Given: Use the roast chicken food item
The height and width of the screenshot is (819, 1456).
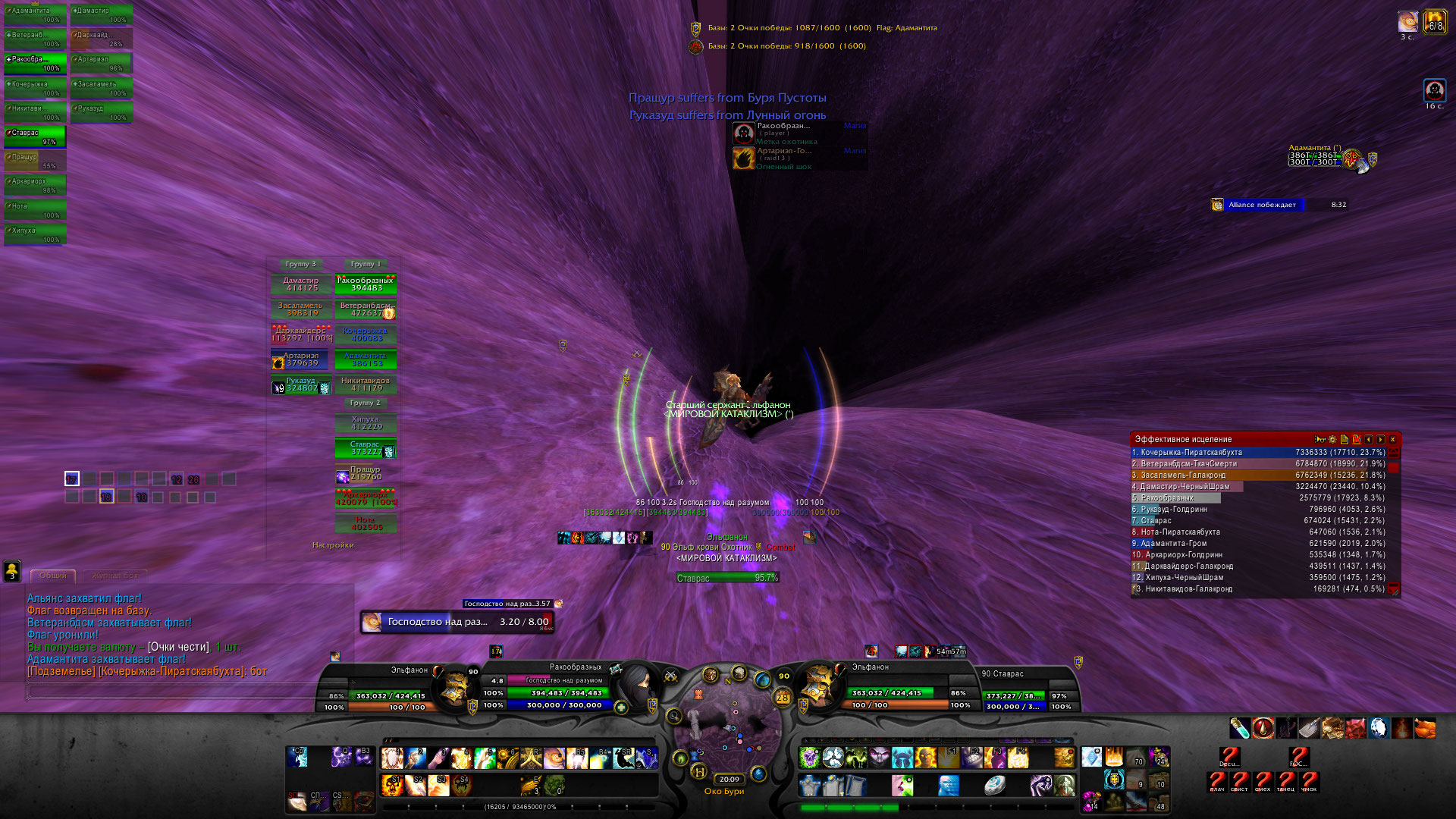Looking at the screenshot, I should click(x=1425, y=729).
